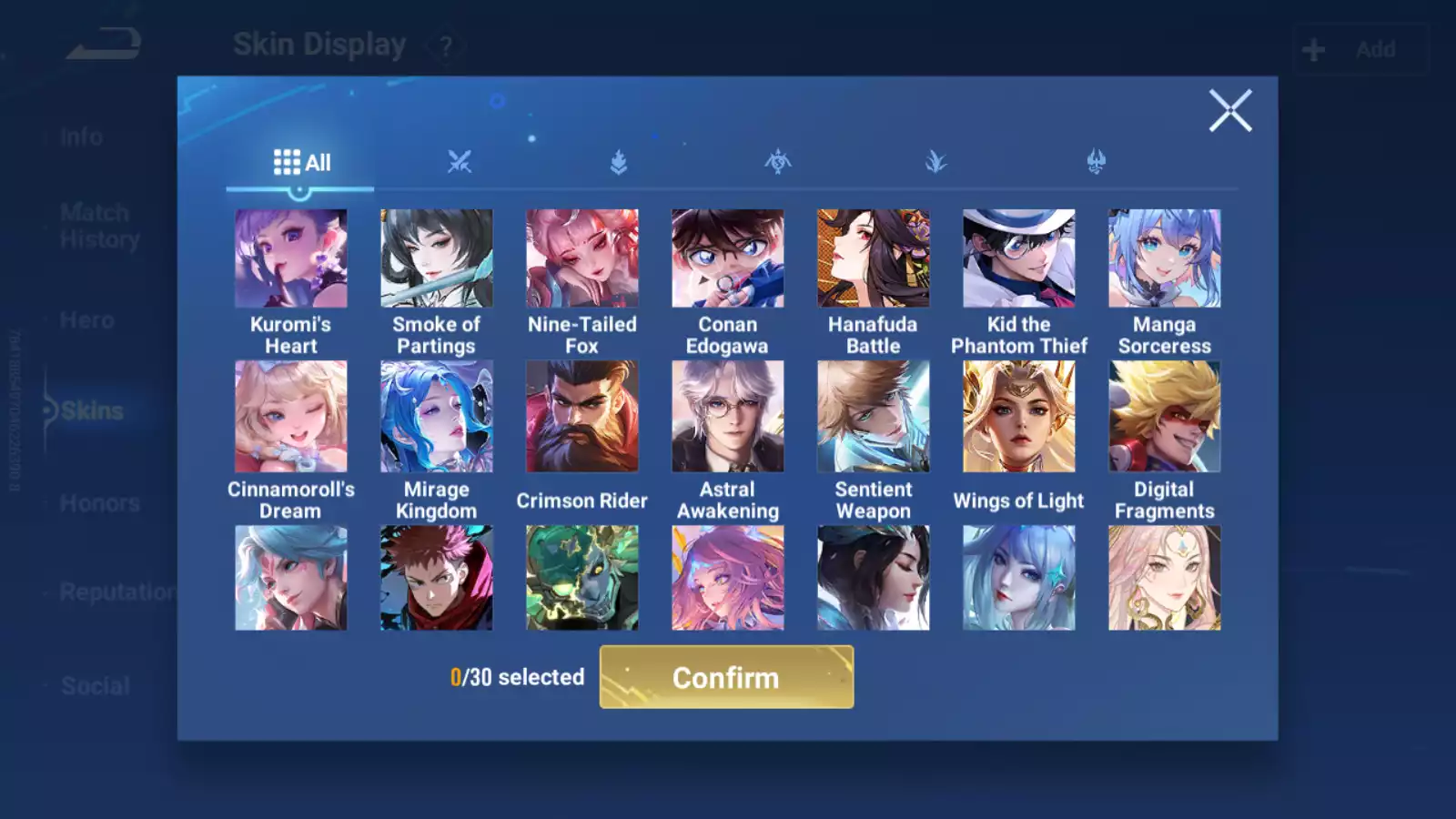Choose the Sentient Weapon skin
Image resolution: width=1456 pixels, height=819 pixels.
tap(873, 417)
